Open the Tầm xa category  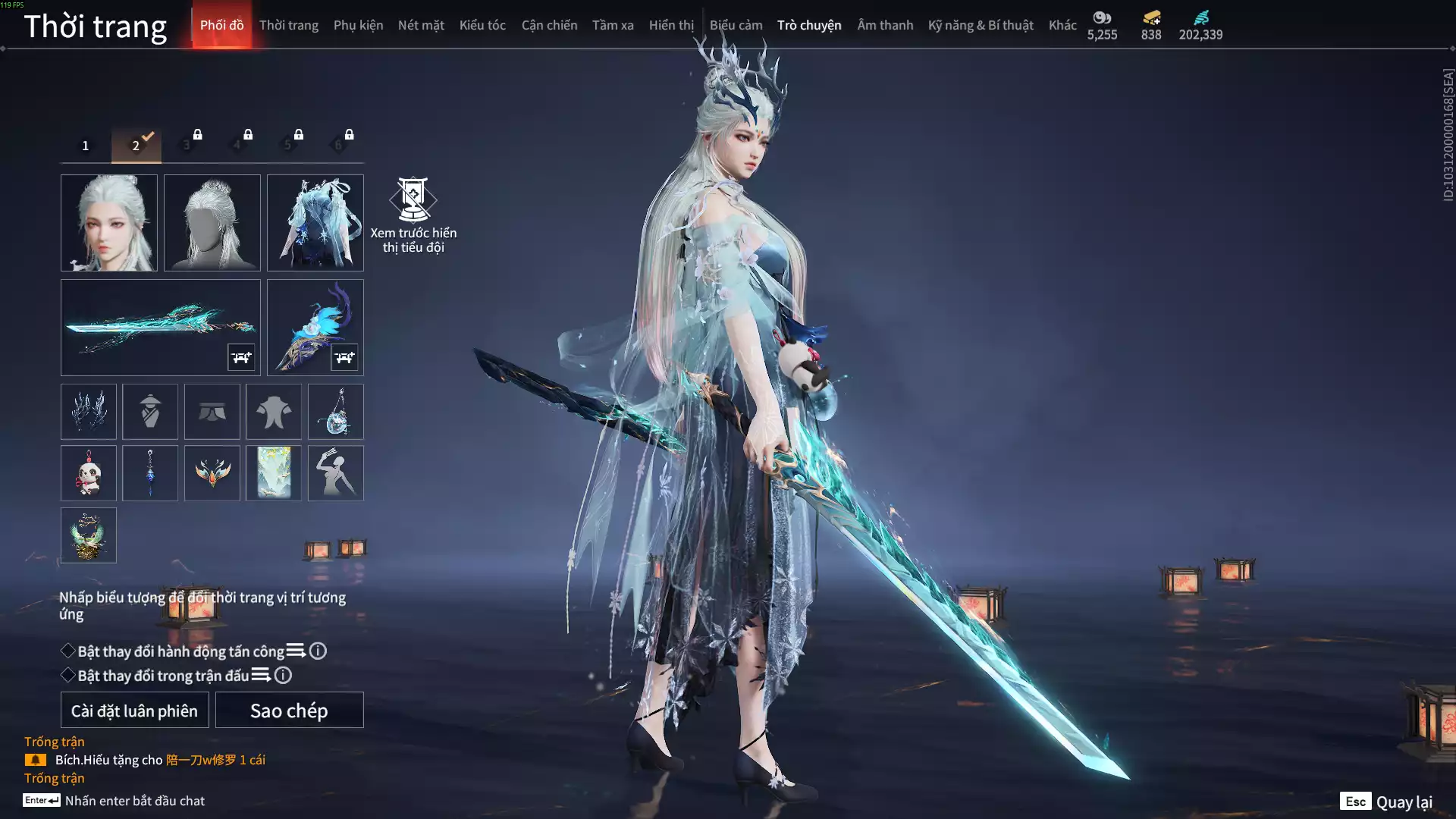[x=613, y=25]
